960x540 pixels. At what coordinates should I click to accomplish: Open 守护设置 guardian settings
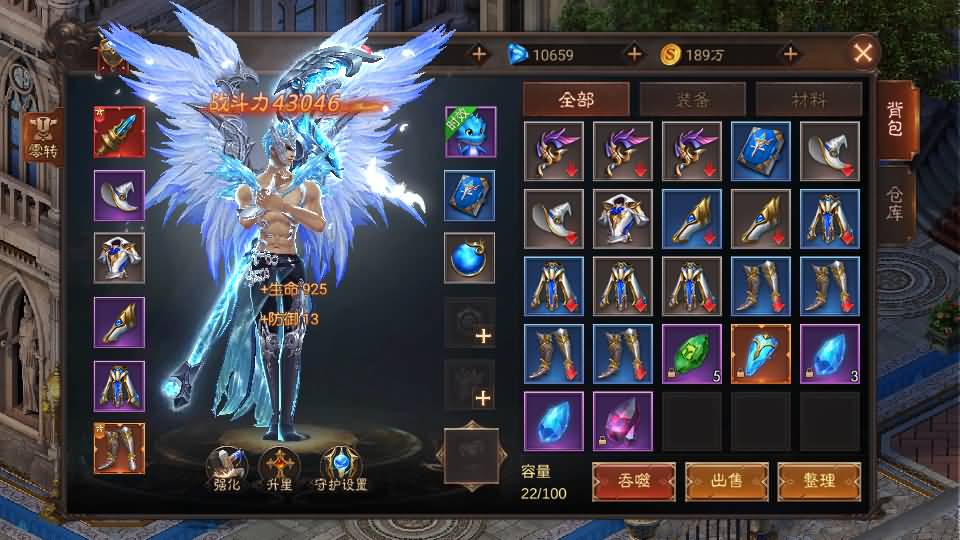tap(342, 468)
